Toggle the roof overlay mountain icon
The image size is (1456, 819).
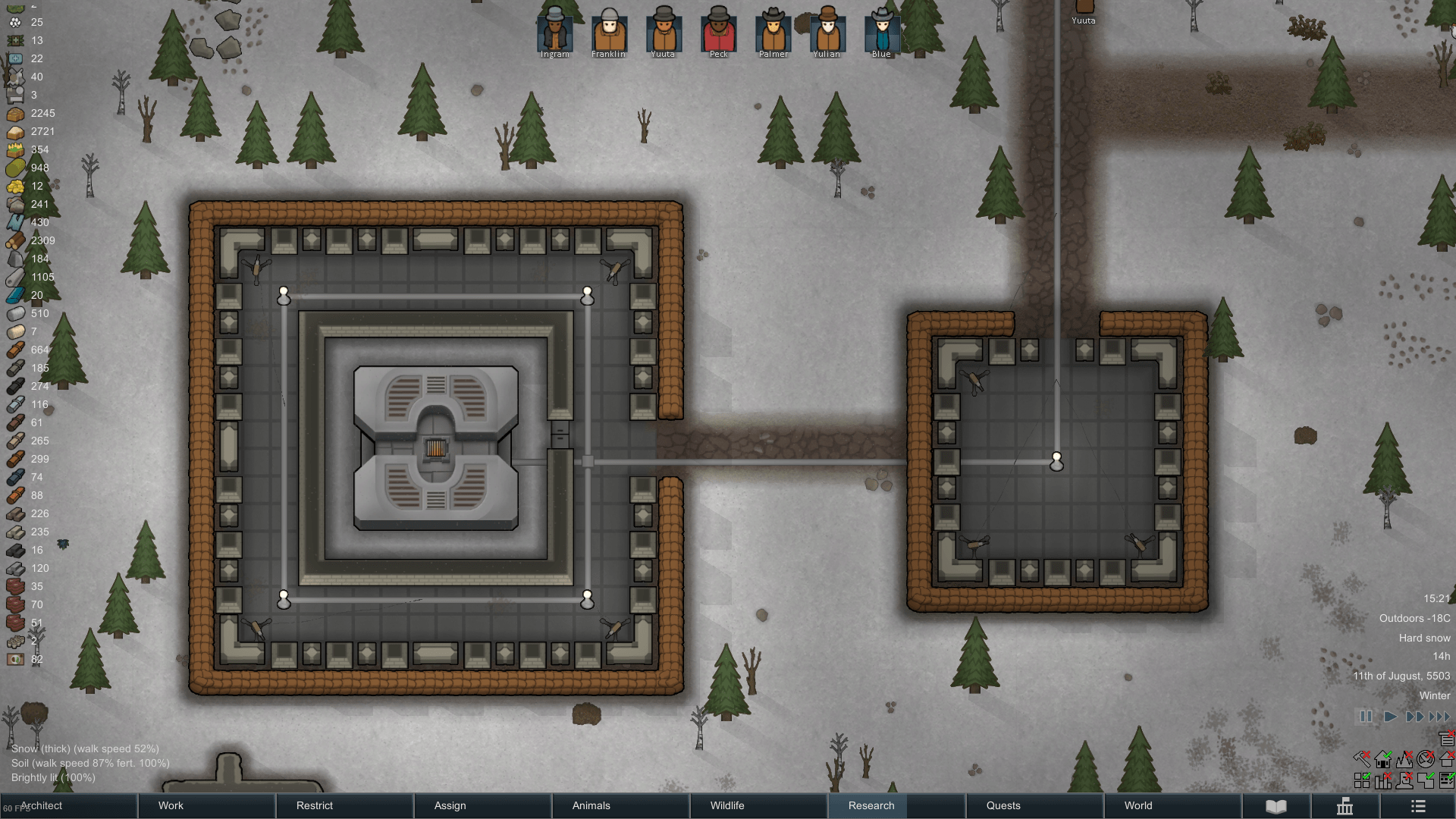[1404, 760]
